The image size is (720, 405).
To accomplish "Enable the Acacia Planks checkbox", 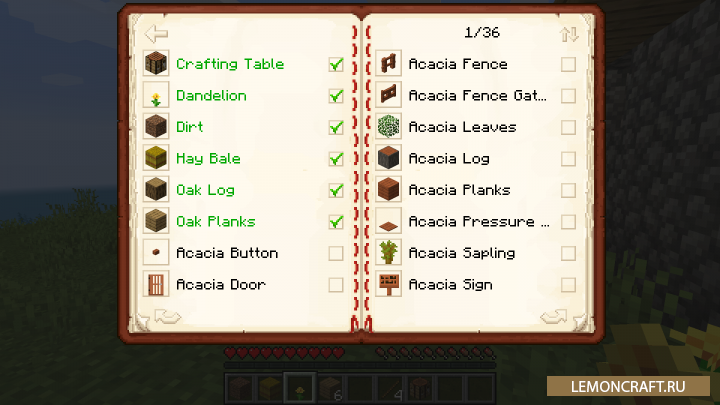I will coord(568,190).
